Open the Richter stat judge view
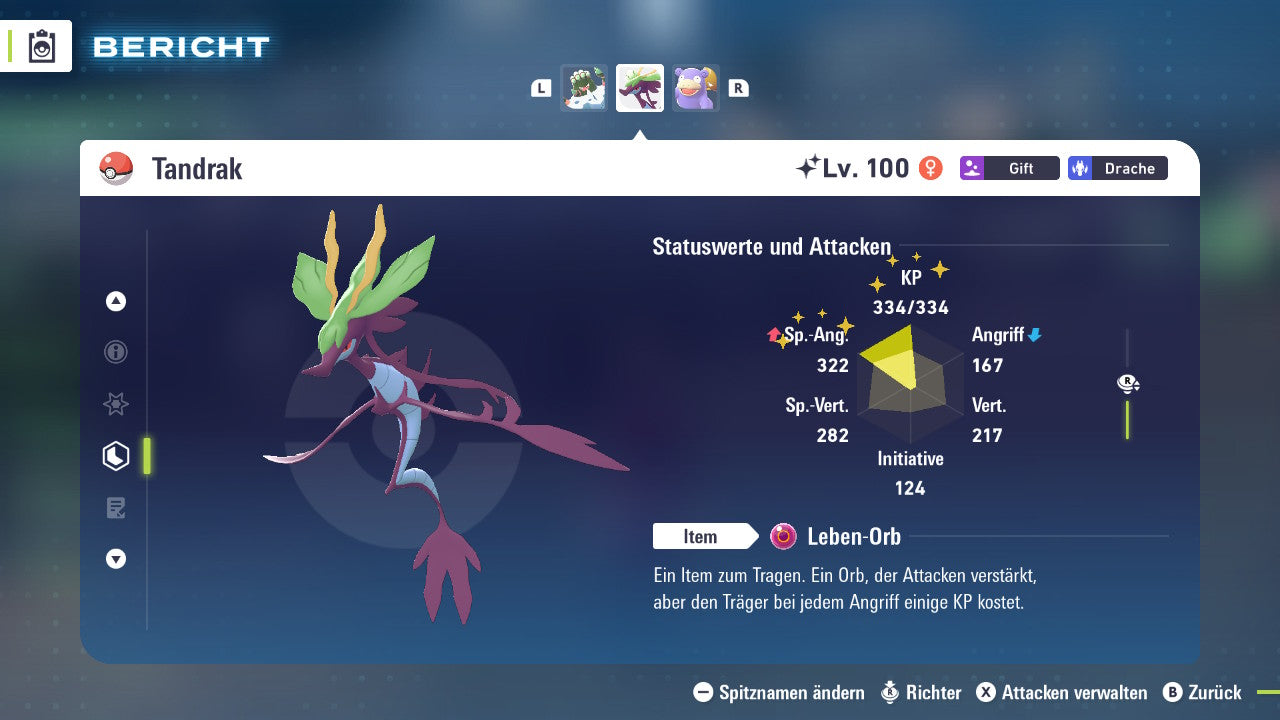 [x=921, y=692]
